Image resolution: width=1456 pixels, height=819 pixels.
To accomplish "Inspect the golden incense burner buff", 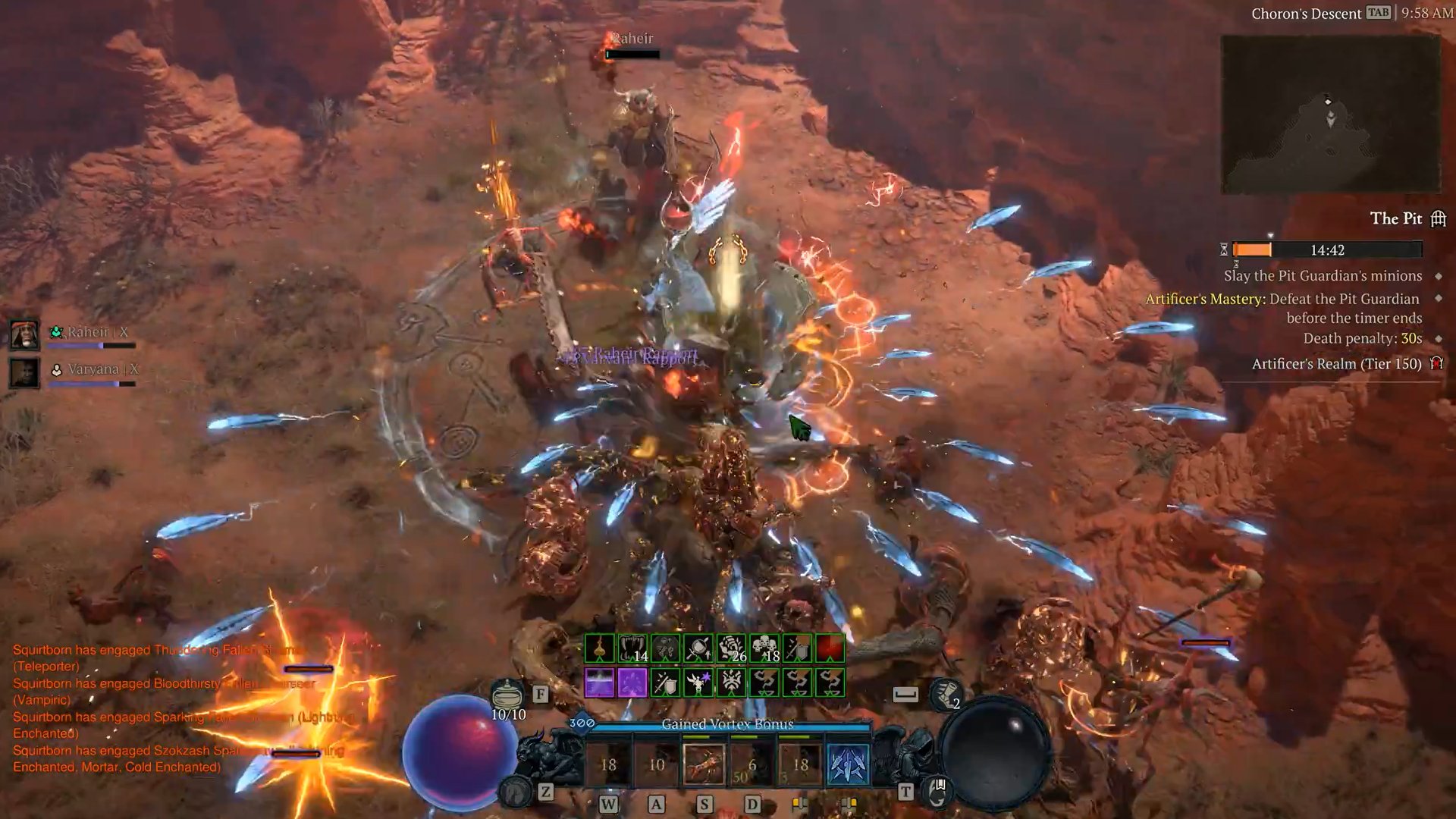I will tap(599, 649).
